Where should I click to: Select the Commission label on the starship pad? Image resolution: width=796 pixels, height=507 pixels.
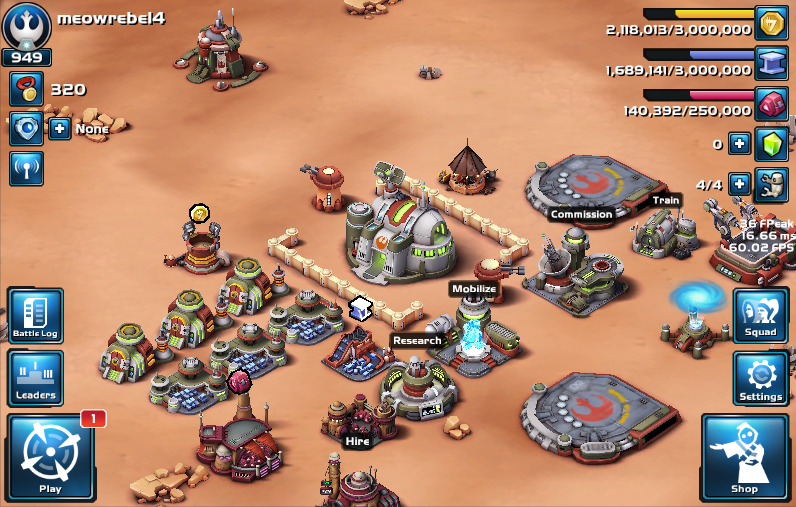[x=581, y=214]
